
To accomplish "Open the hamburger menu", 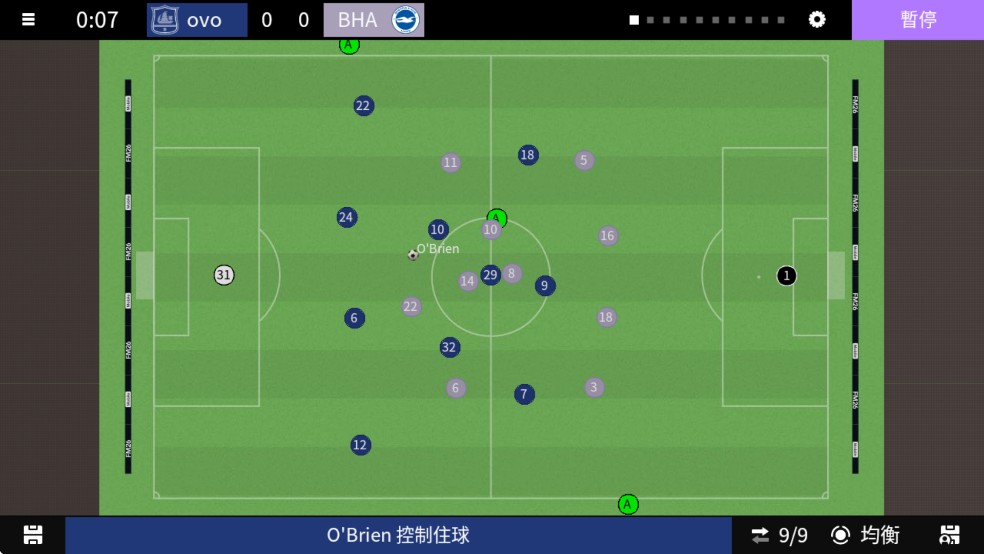I will pyautogui.click(x=28, y=20).
